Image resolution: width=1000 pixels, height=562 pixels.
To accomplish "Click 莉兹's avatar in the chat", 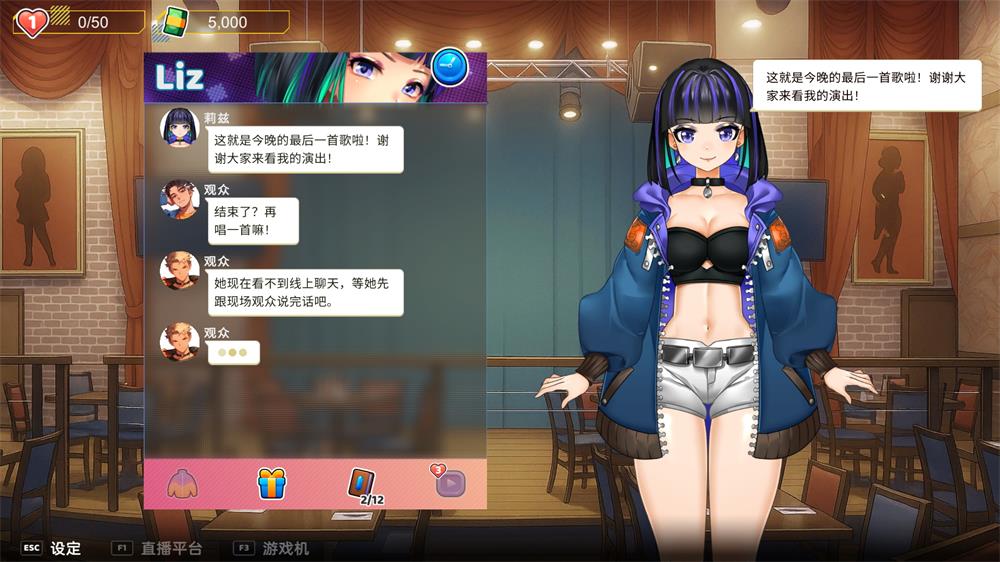I will point(180,127).
